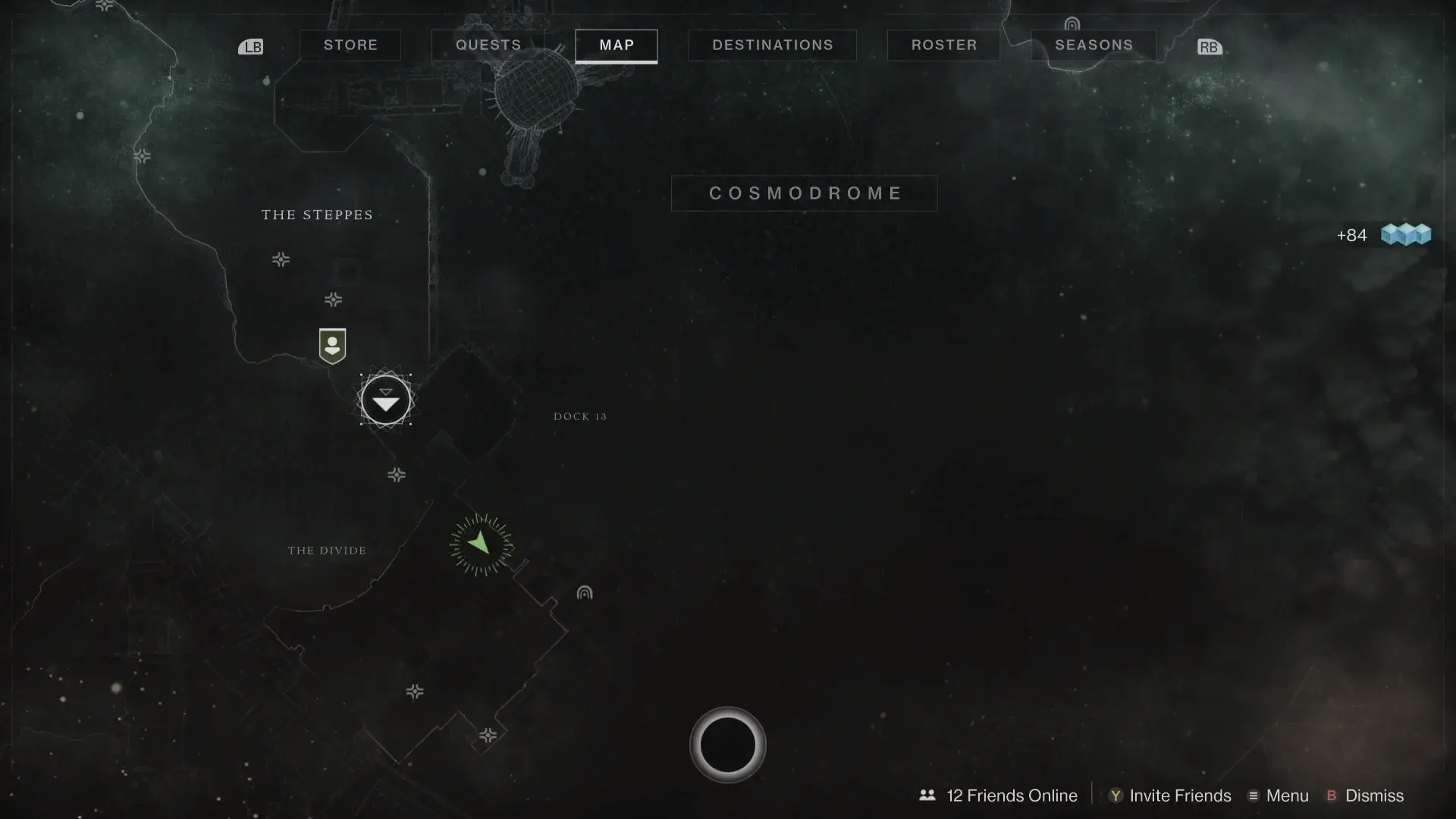Viewport: 1456px width, 819px height.
Task: Select the vendor shield marker on the map
Action: click(332, 346)
